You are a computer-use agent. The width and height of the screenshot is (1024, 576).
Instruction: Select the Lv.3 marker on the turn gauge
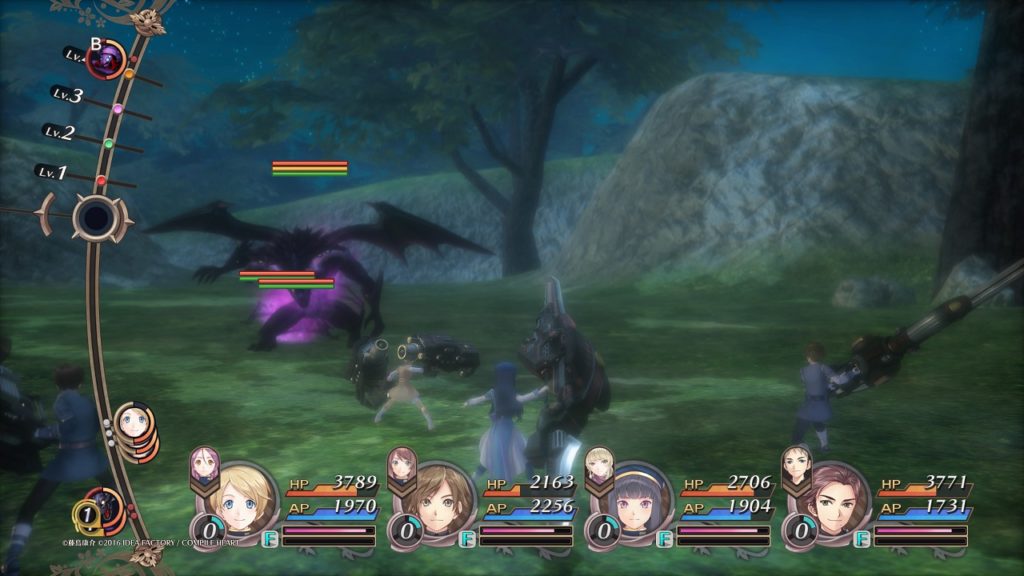point(69,96)
